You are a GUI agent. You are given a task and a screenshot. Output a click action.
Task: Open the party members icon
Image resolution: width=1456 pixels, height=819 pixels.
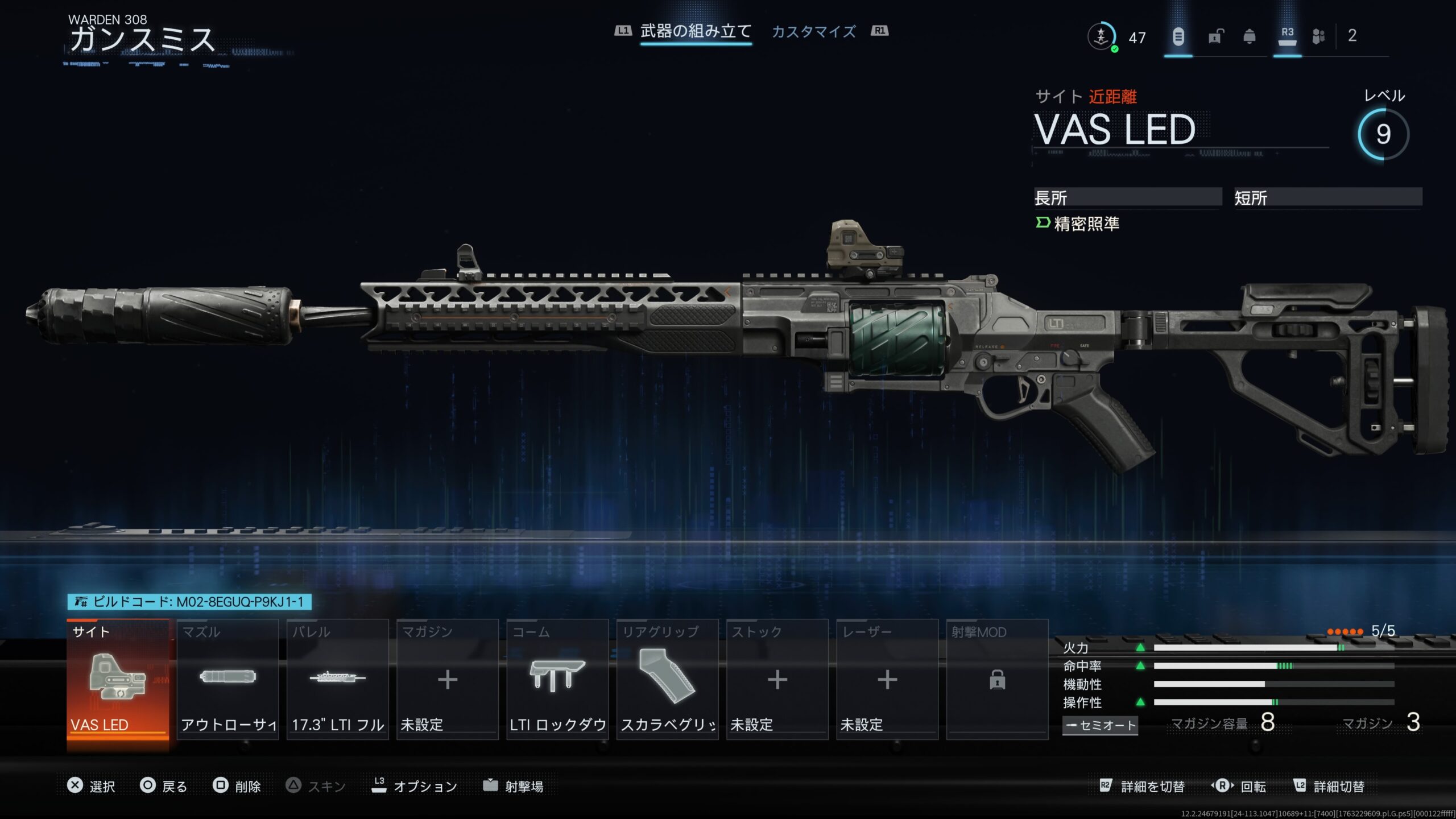[1318, 37]
